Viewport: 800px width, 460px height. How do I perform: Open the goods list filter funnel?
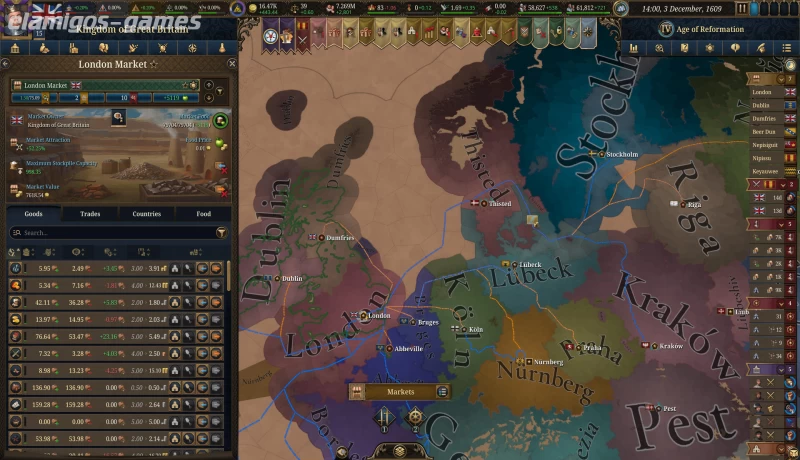pos(221,232)
